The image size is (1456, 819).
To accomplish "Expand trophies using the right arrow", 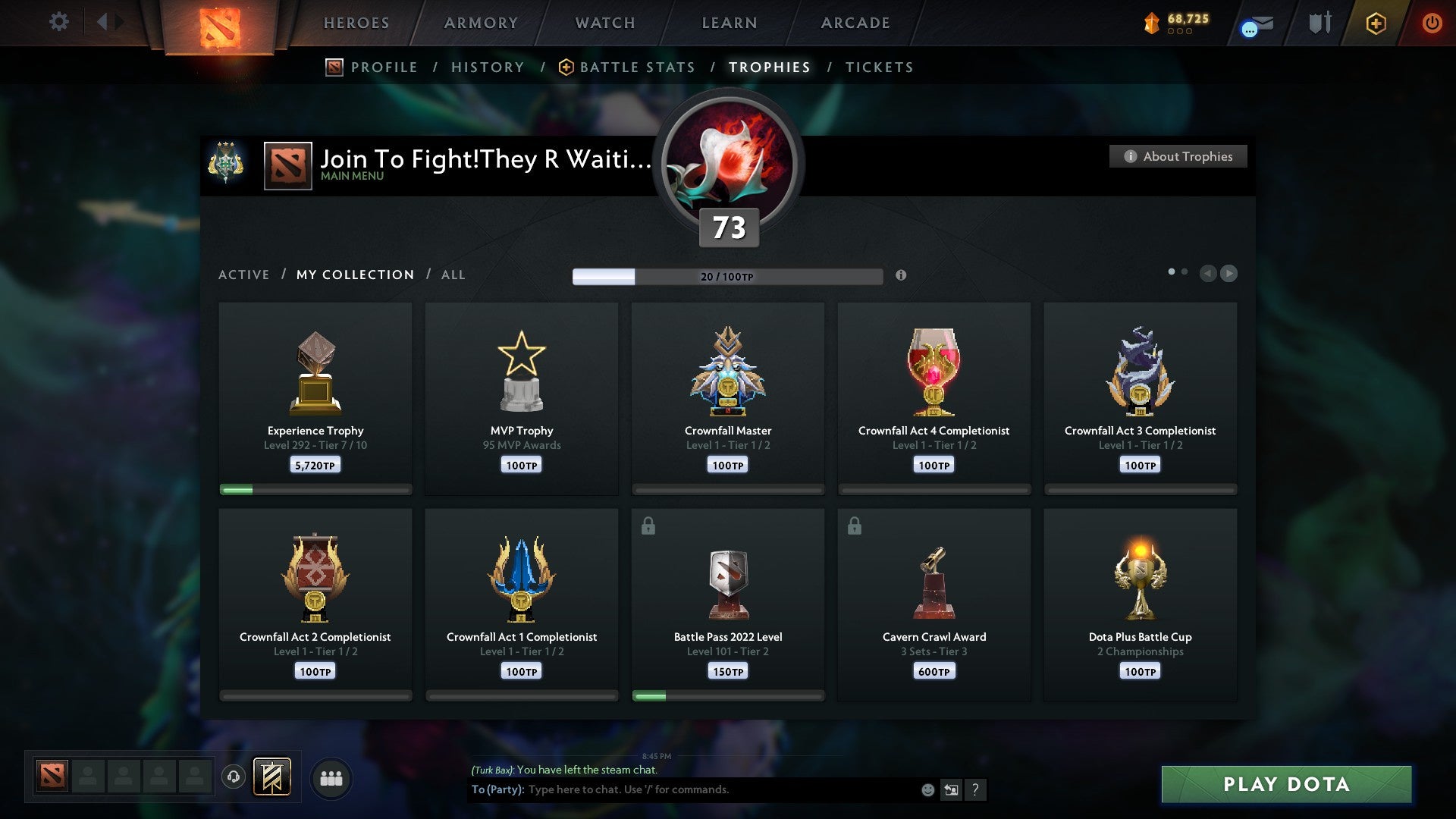I will click(x=1229, y=274).
